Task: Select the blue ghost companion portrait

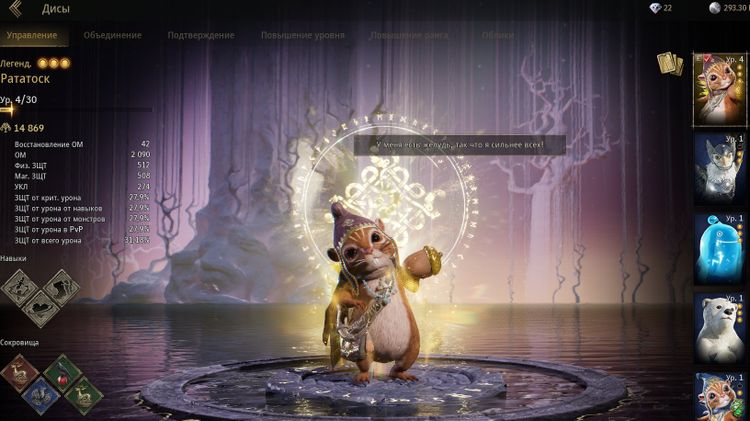Action: coord(719,248)
